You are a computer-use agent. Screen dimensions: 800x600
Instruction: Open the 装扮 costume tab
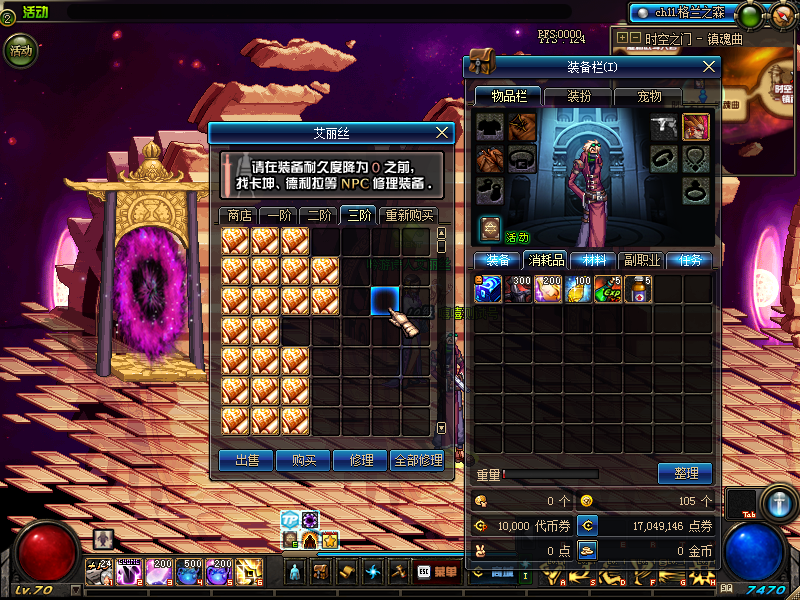pos(579,96)
